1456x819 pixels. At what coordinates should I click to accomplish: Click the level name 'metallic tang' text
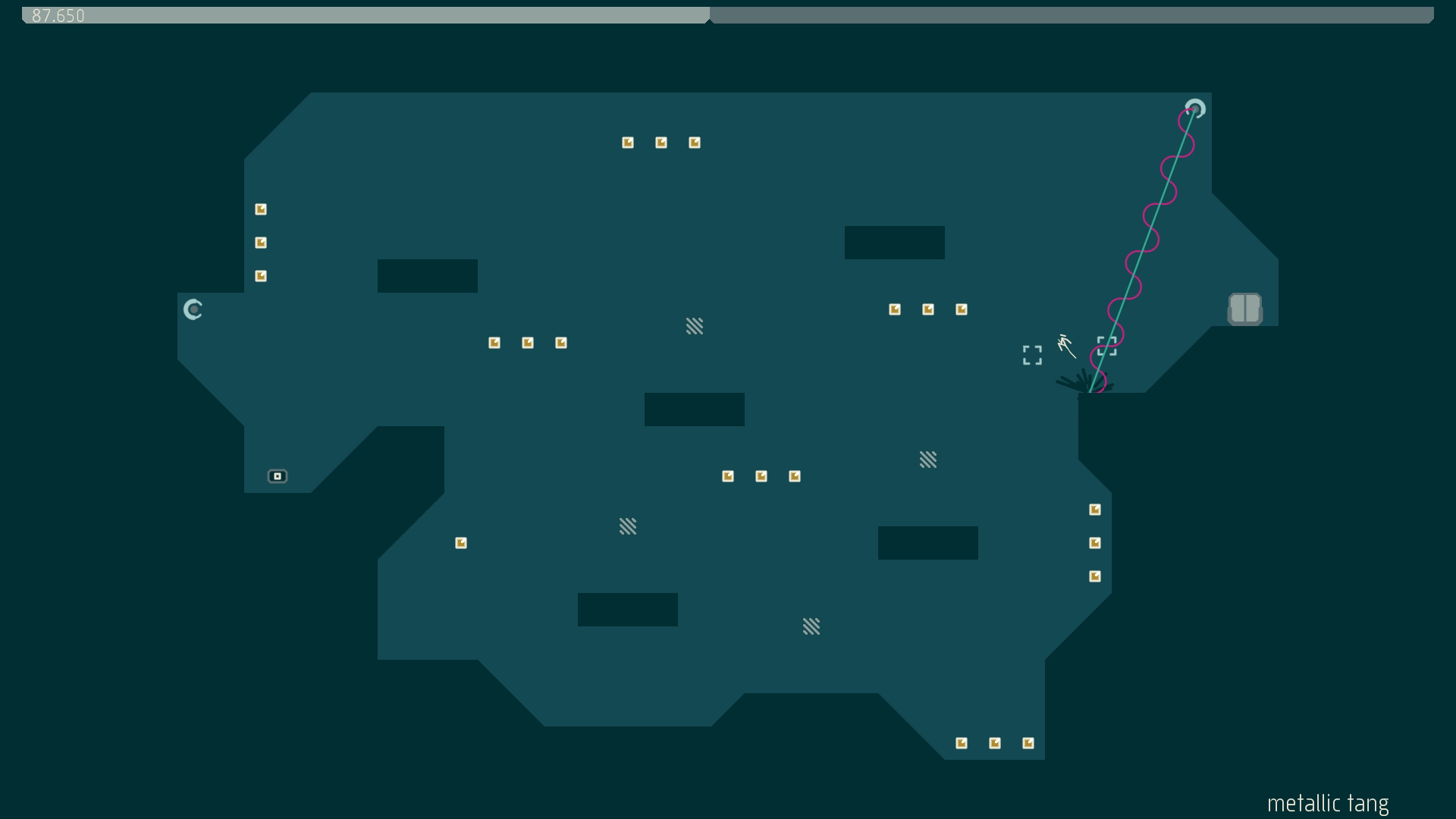coord(1327,803)
